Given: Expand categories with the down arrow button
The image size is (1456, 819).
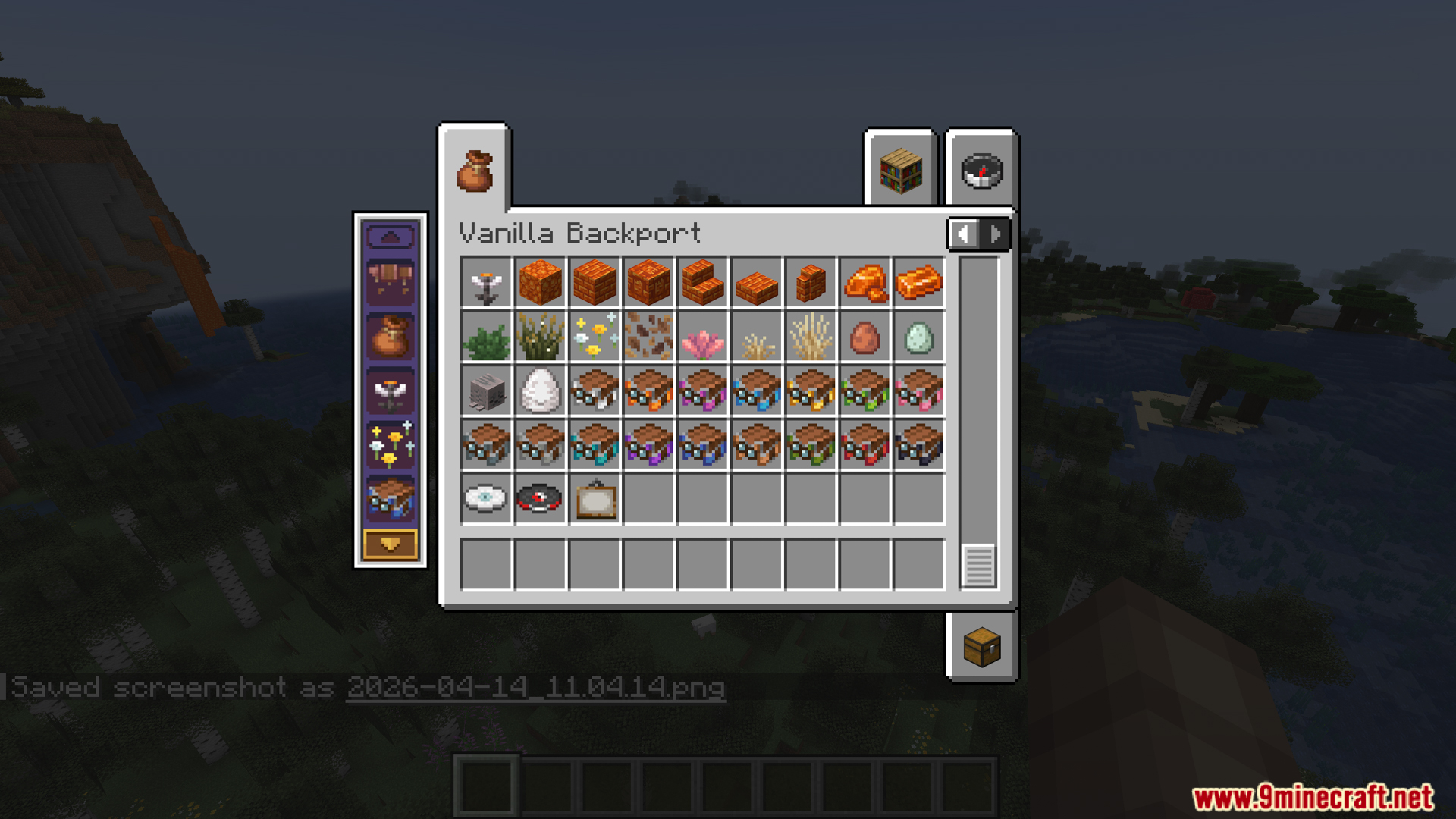Looking at the screenshot, I should [x=392, y=544].
